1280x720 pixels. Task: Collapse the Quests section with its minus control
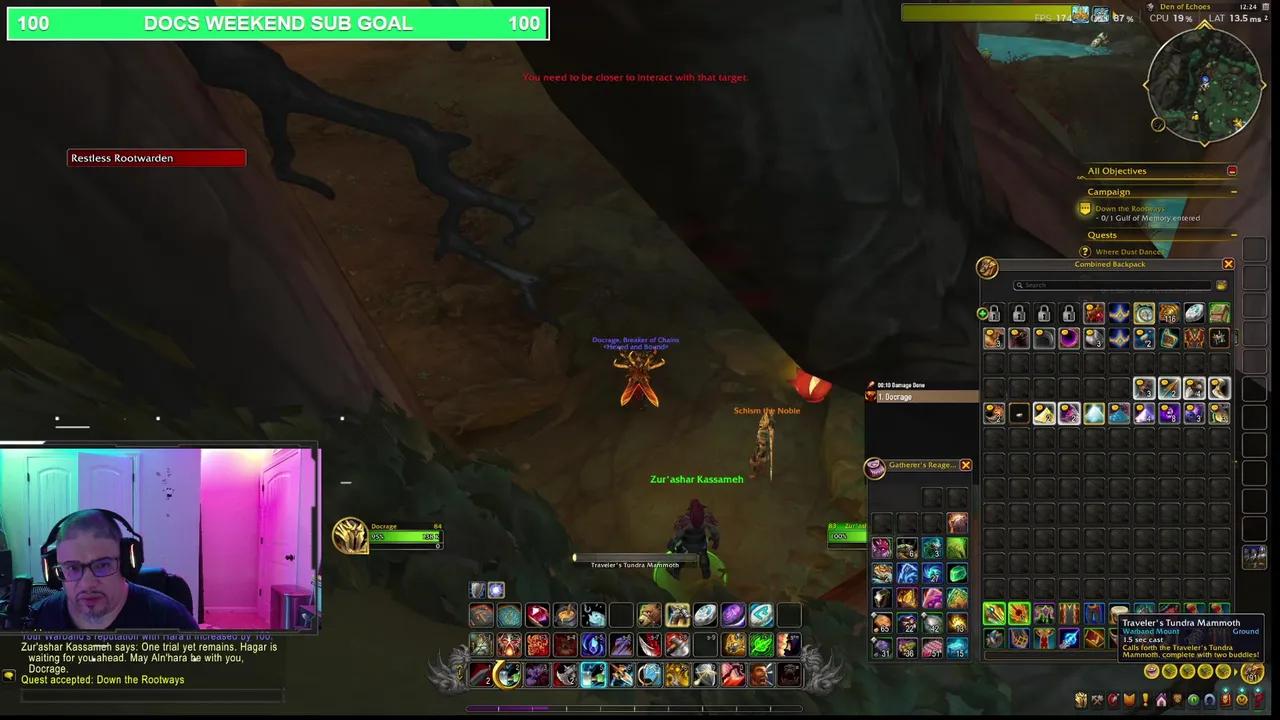tap(1234, 235)
